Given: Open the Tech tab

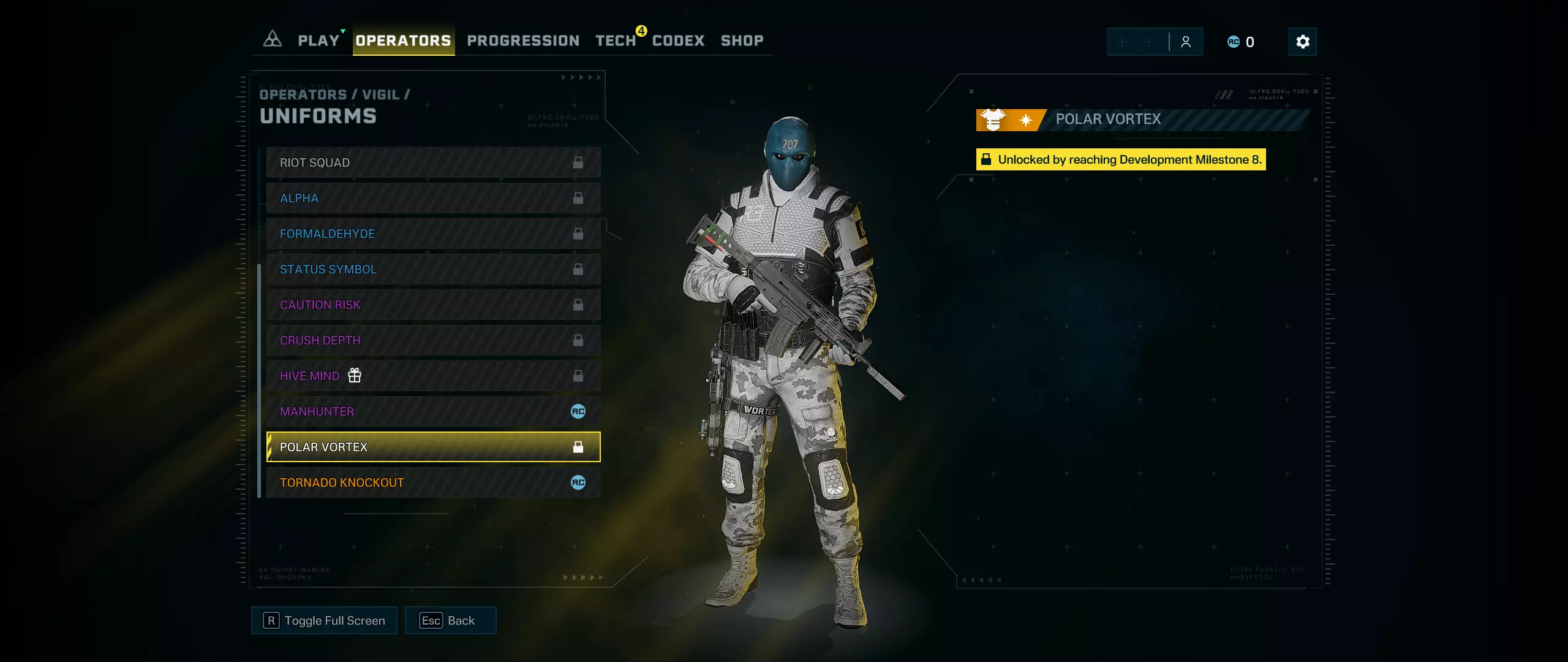Looking at the screenshot, I should [616, 40].
